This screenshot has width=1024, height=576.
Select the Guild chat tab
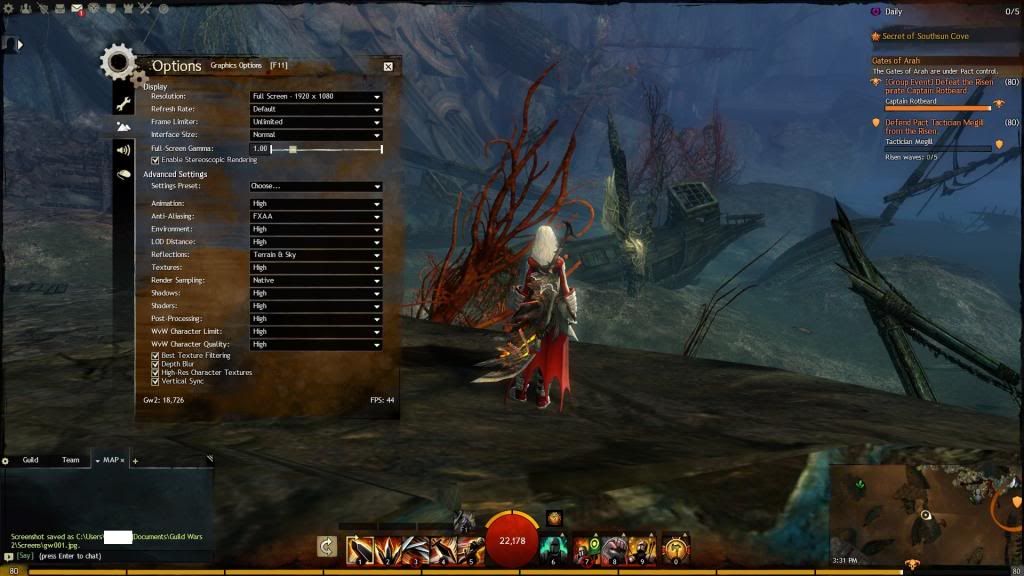click(x=30, y=460)
